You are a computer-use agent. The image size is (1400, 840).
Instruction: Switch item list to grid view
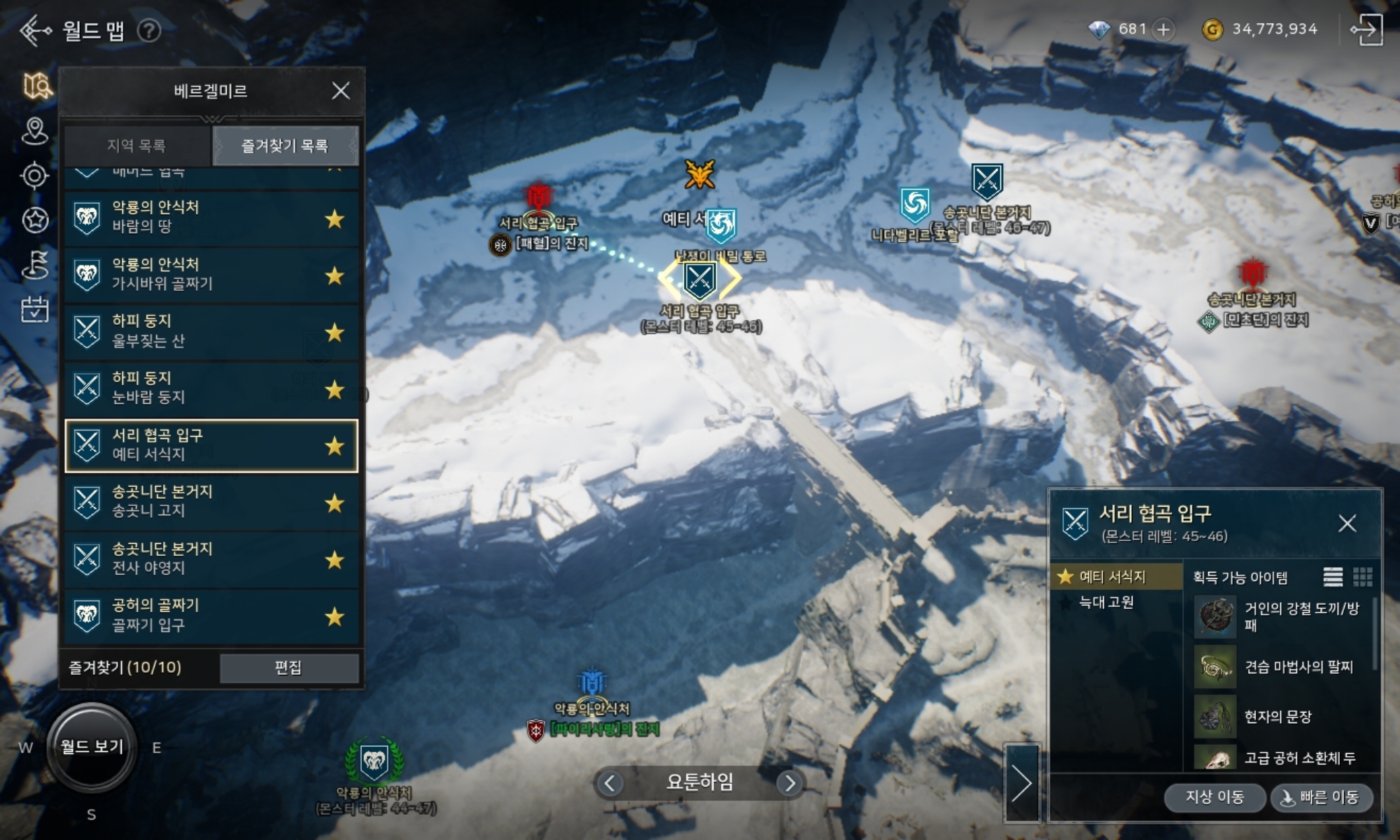(x=1362, y=577)
